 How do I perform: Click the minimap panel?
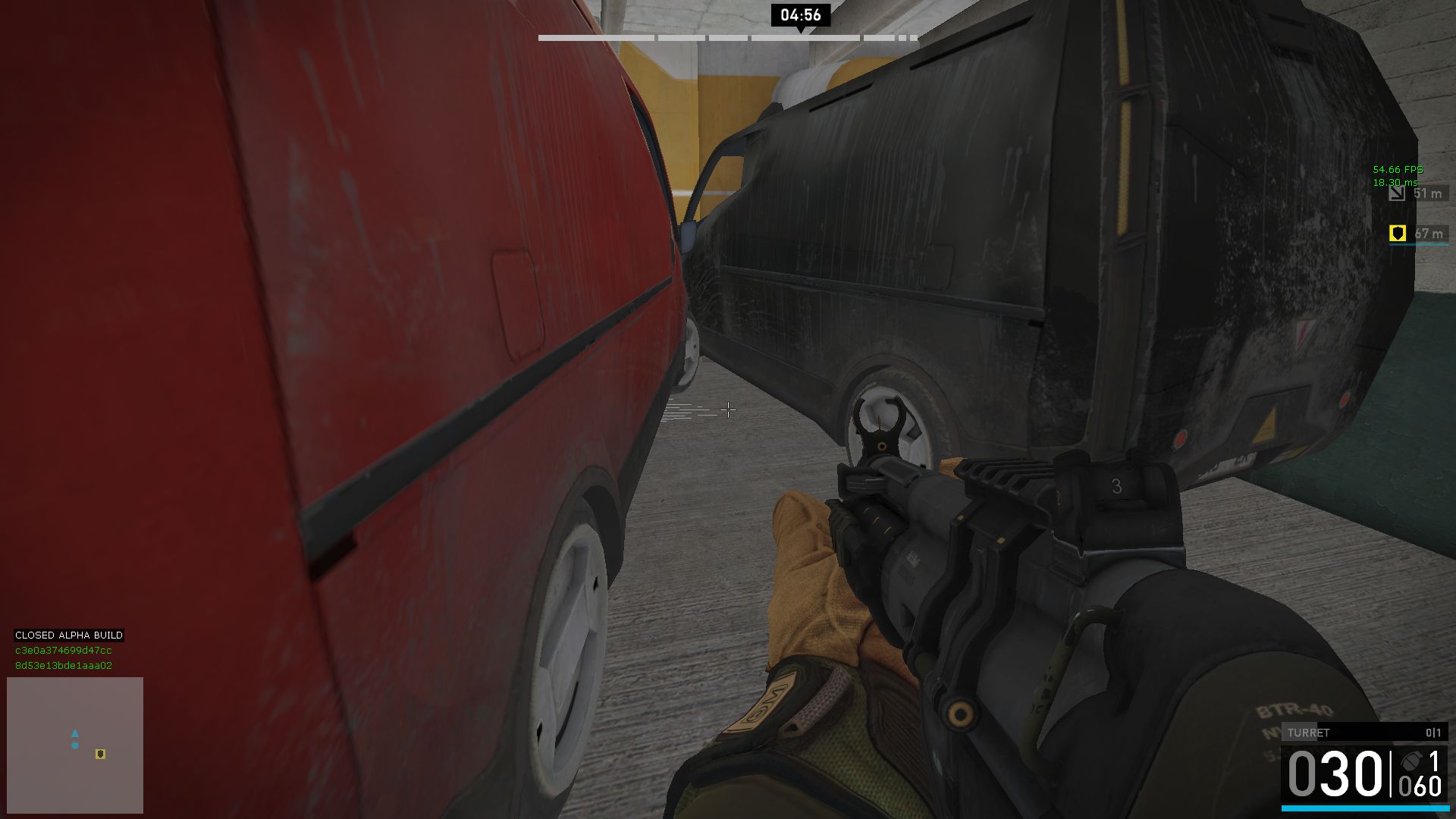[x=75, y=745]
